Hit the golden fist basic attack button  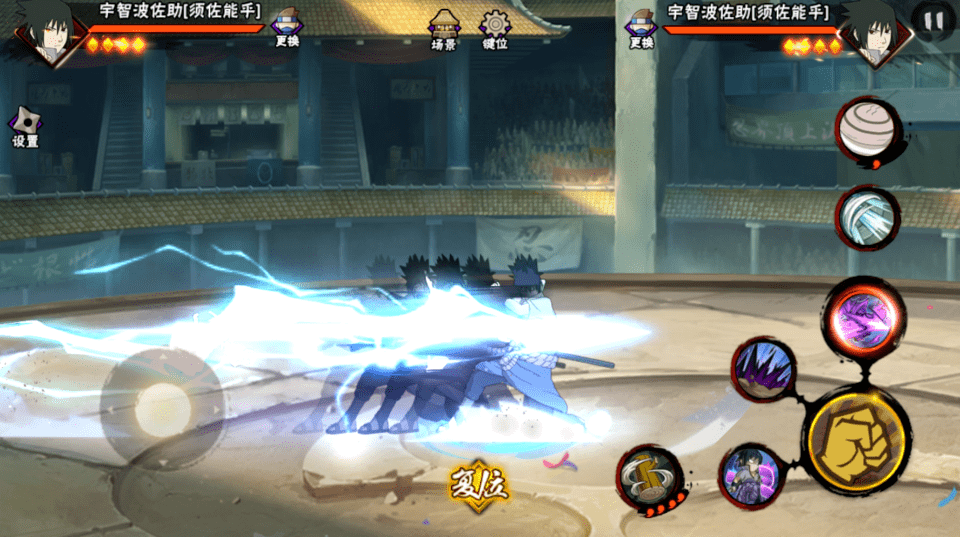857,439
